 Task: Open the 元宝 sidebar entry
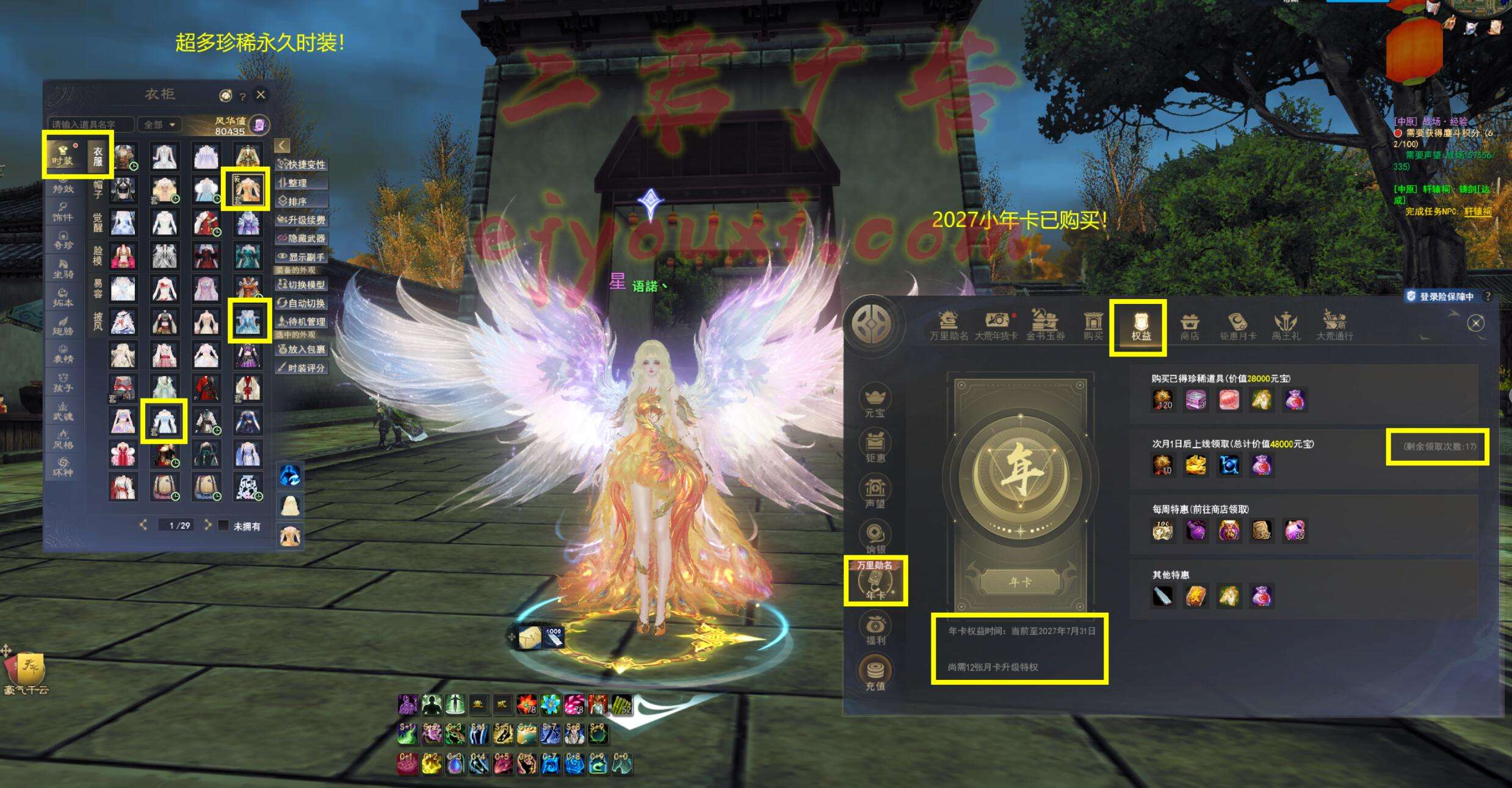tap(875, 401)
